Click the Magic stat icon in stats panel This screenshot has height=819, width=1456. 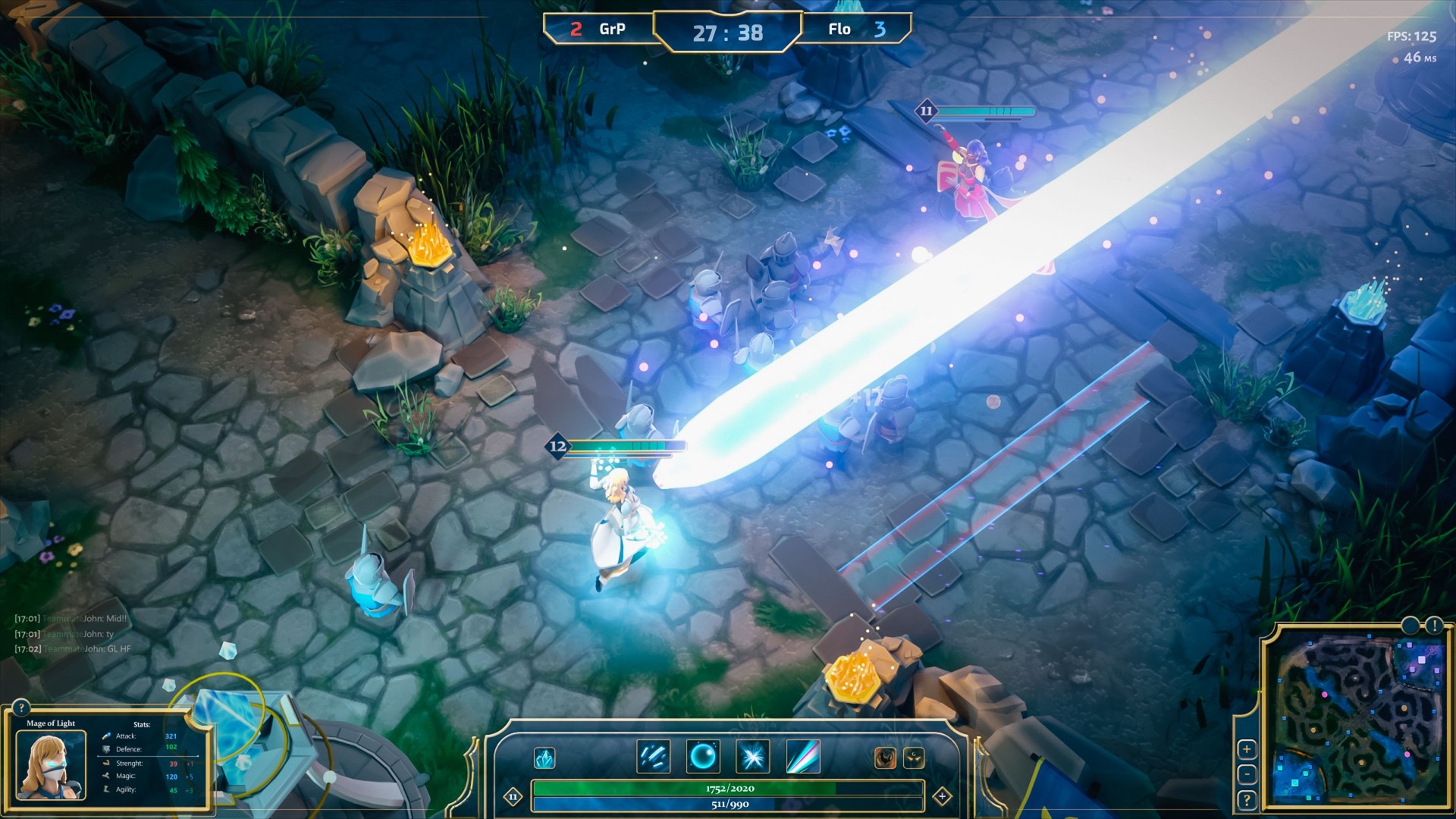107,776
